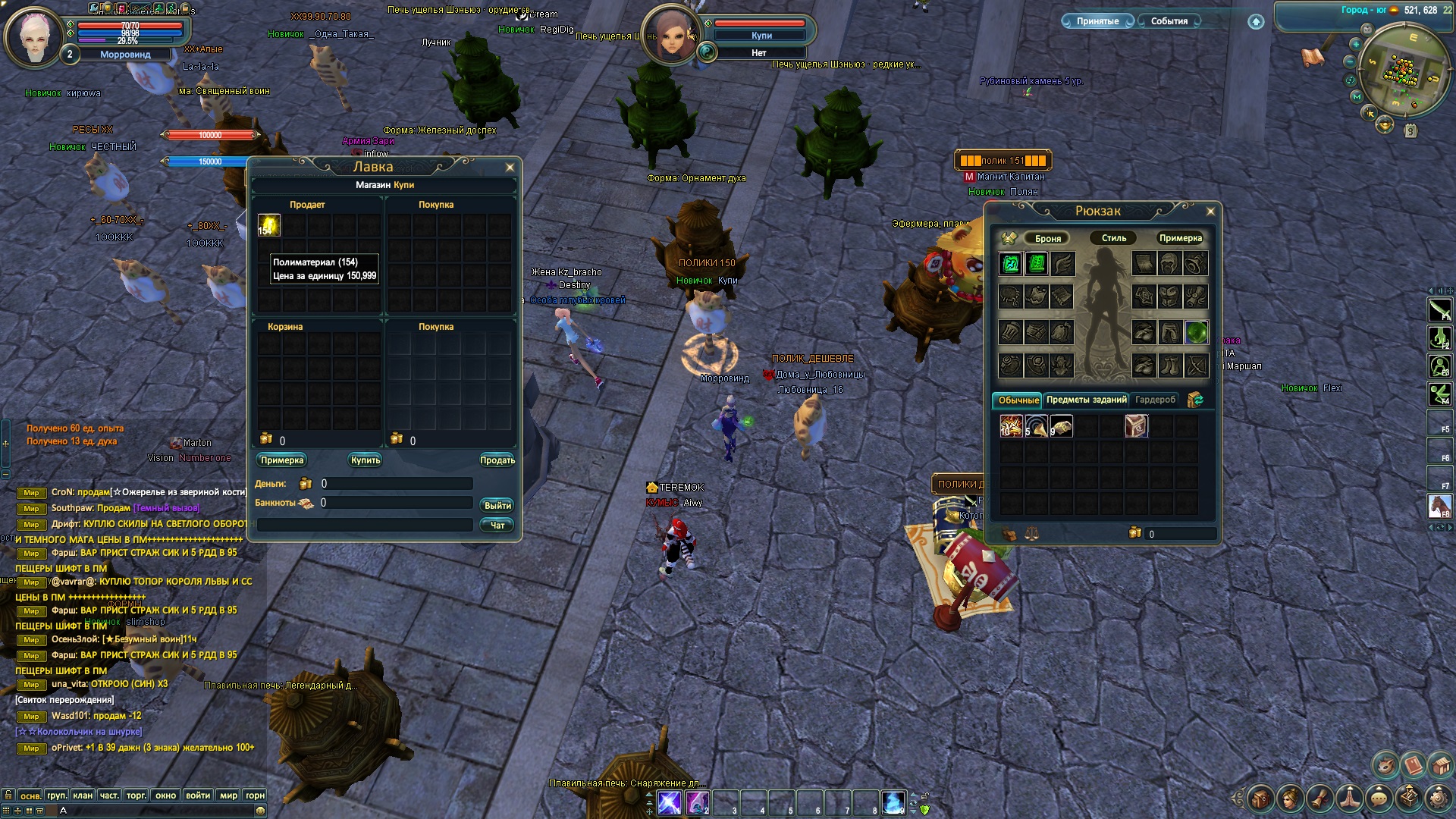Select the Обычные inventory tab
This screenshot has width=1456, height=819.
[1018, 400]
